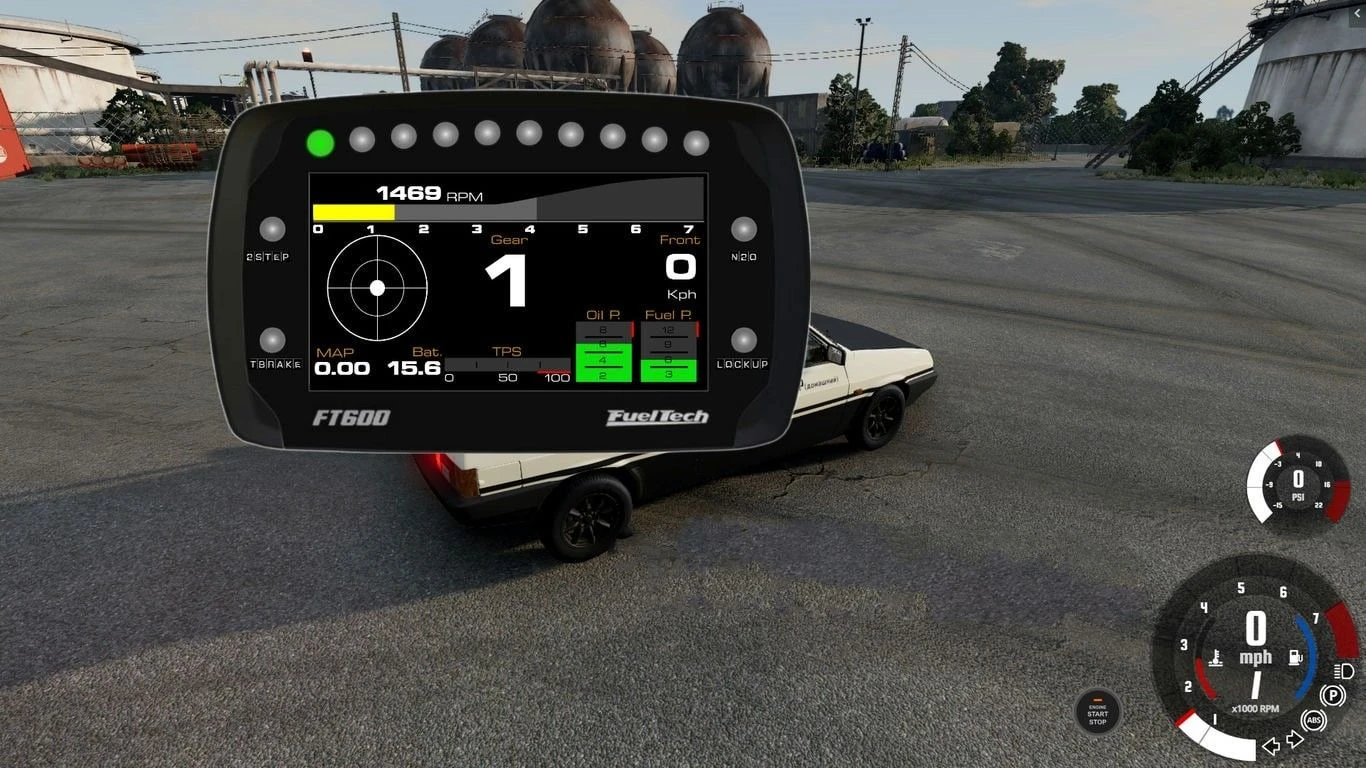Viewport: 1366px width, 768px height.
Task: Click the headlight indicator icon
Action: tap(1342, 671)
